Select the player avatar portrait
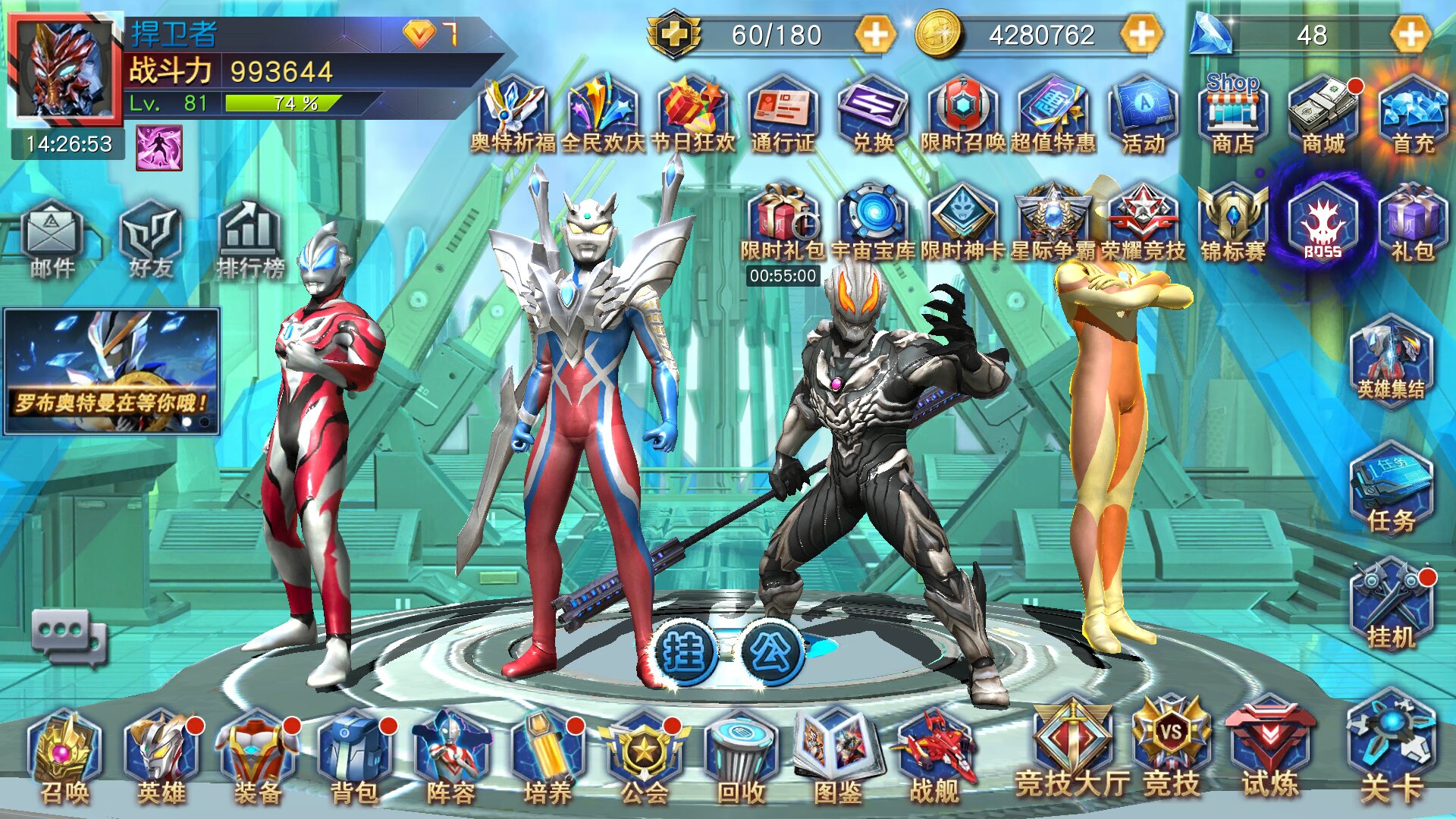 [x=65, y=70]
